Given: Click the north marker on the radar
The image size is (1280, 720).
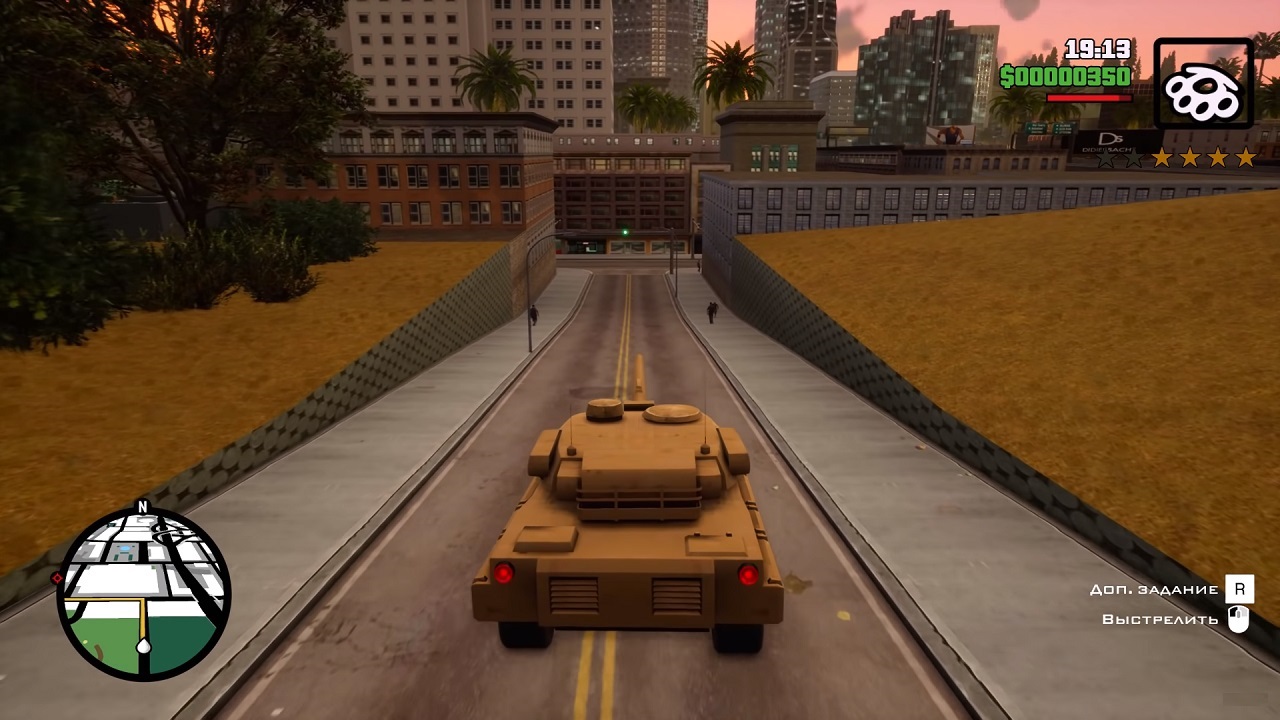Looking at the screenshot, I should click(x=142, y=507).
